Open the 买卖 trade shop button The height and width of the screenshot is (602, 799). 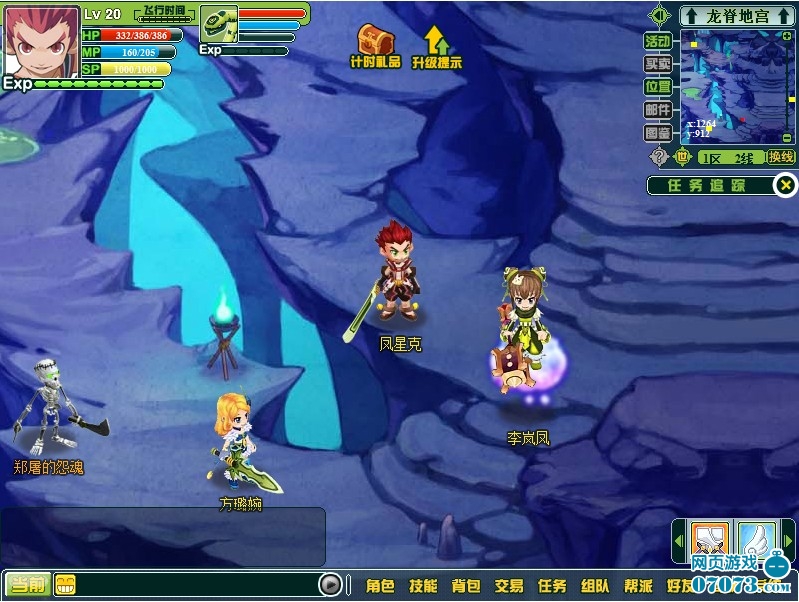click(x=657, y=63)
